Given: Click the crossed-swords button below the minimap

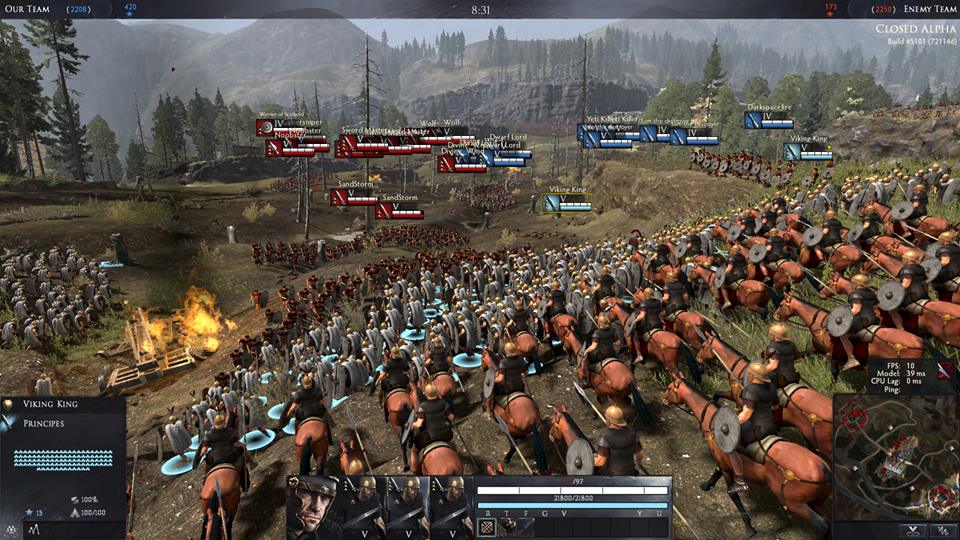Looking at the screenshot, I should click(914, 531).
